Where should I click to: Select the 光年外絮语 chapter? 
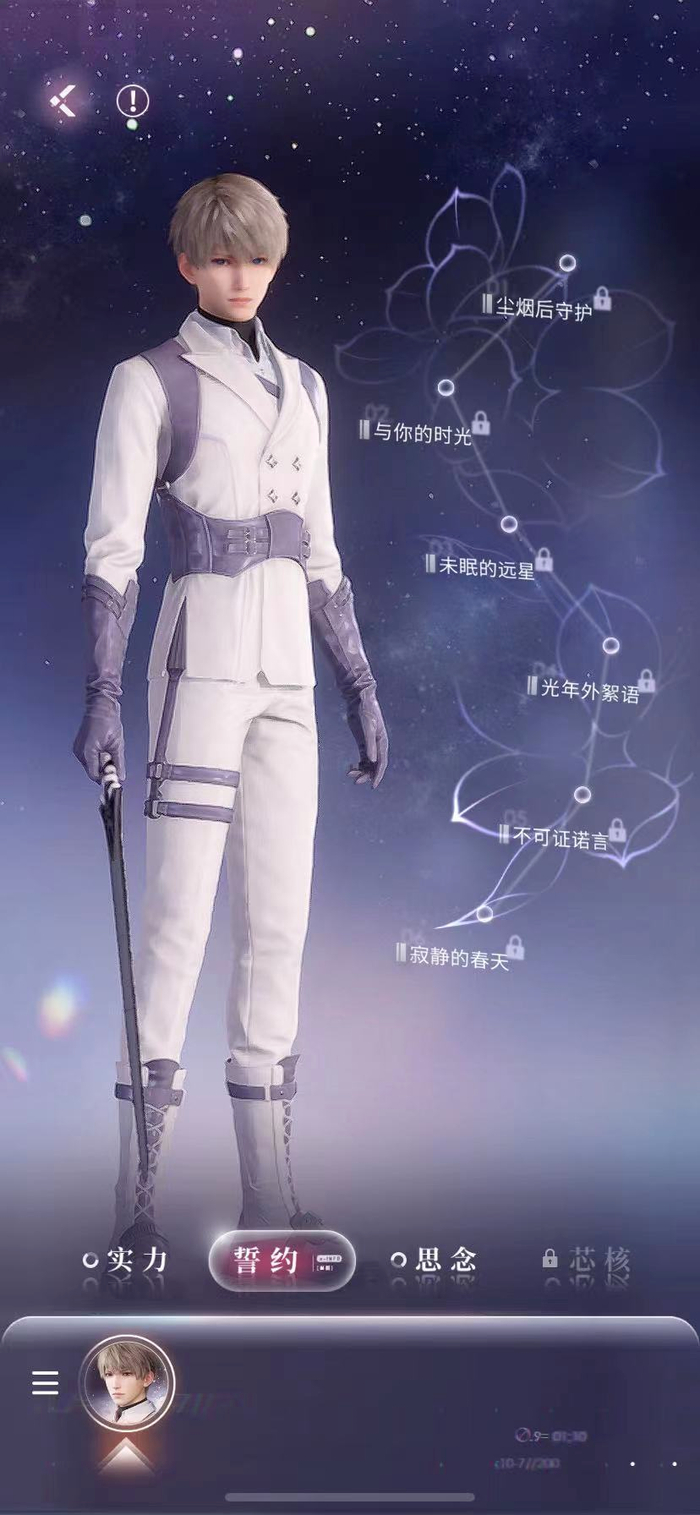click(x=589, y=689)
